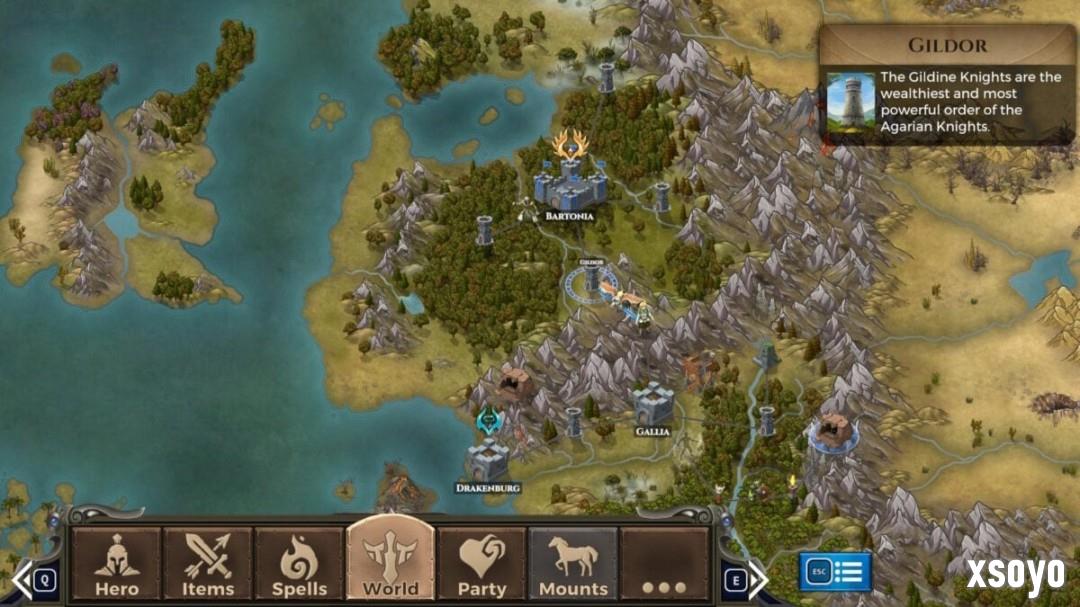Choose the Gallia castle marker
The width and height of the screenshot is (1080, 607).
(652, 402)
